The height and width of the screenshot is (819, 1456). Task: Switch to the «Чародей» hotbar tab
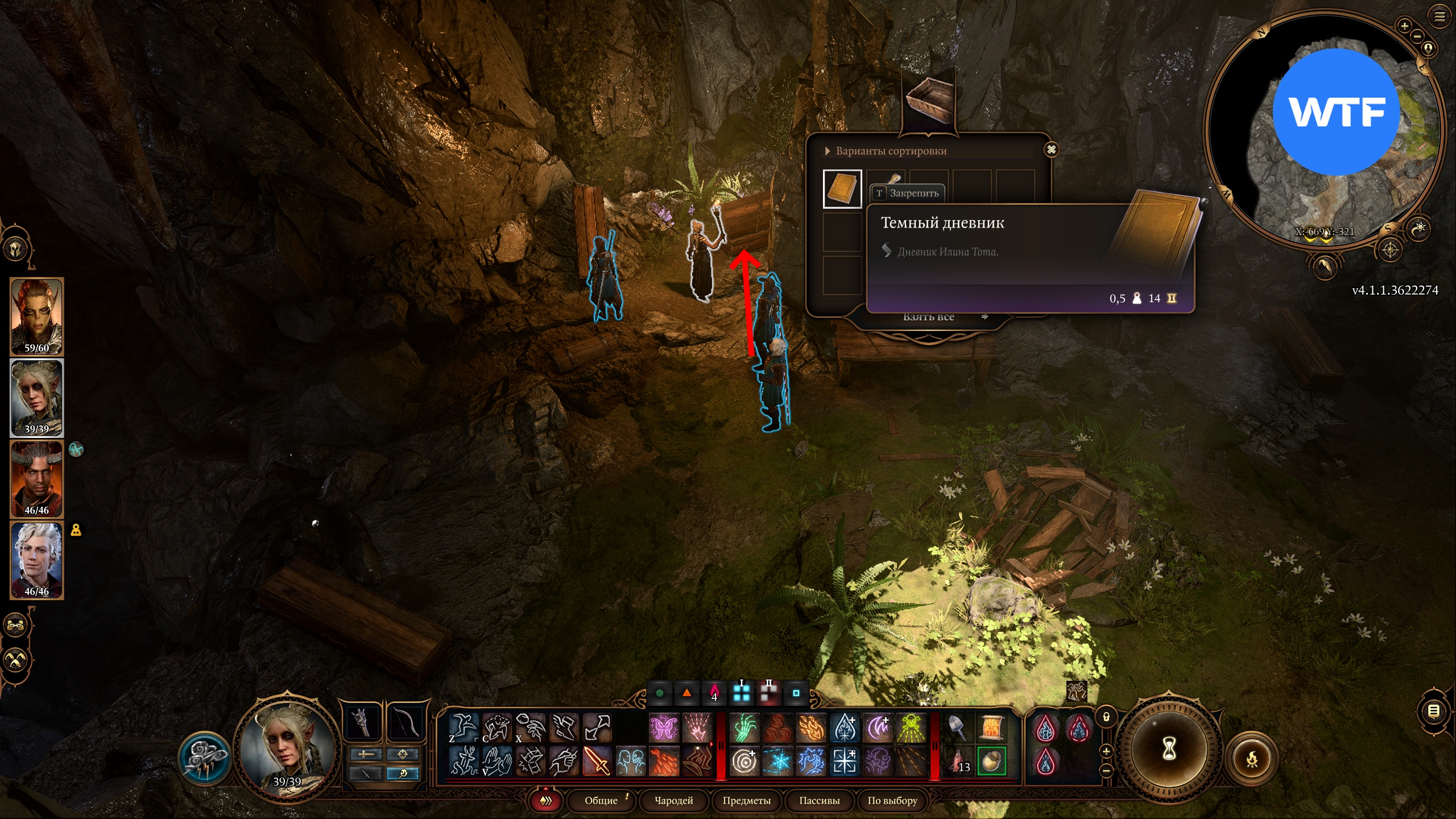(x=673, y=801)
